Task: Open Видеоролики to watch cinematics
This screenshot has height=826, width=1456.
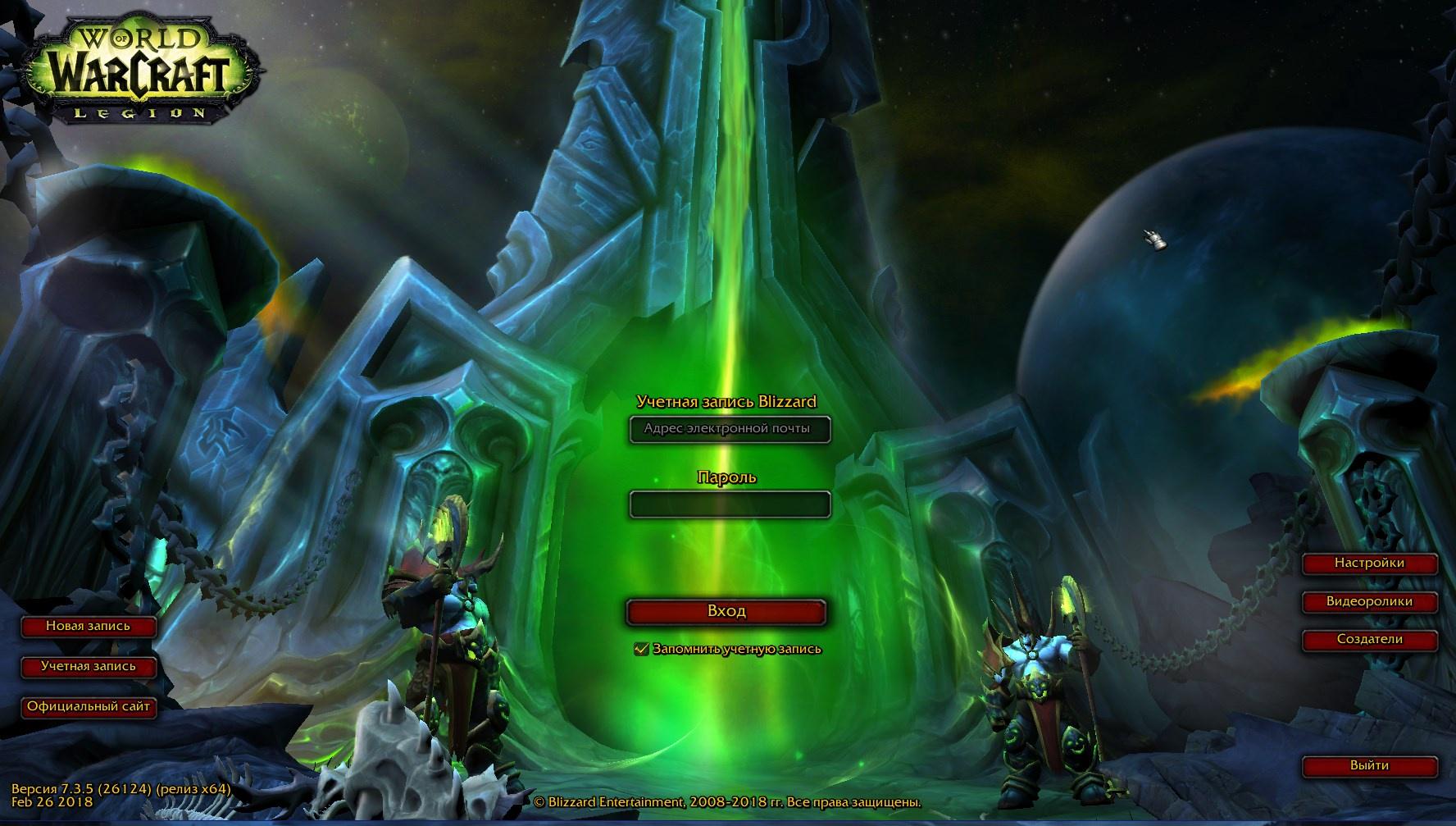Action: point(1372,602)
